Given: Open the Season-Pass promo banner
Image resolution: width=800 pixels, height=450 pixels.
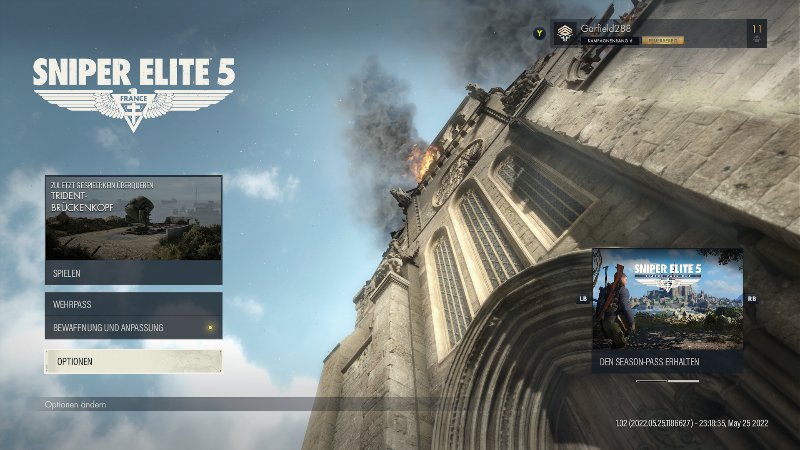Looking at the screenshot, I should pyautogui.click(x=667, y=309).
